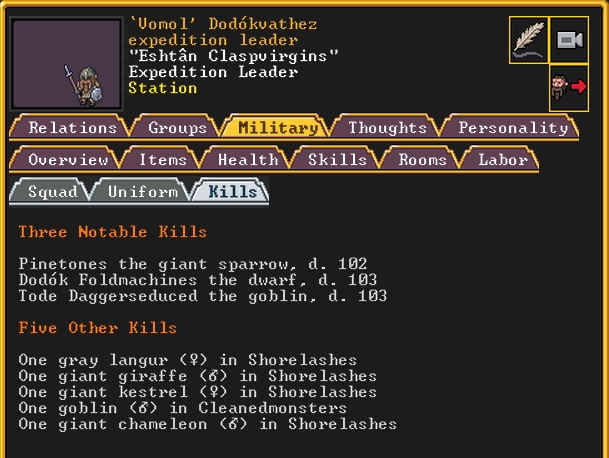The image size is (609, 458).
Task: Open the Items tab
Action: click(x=162, y=159)
